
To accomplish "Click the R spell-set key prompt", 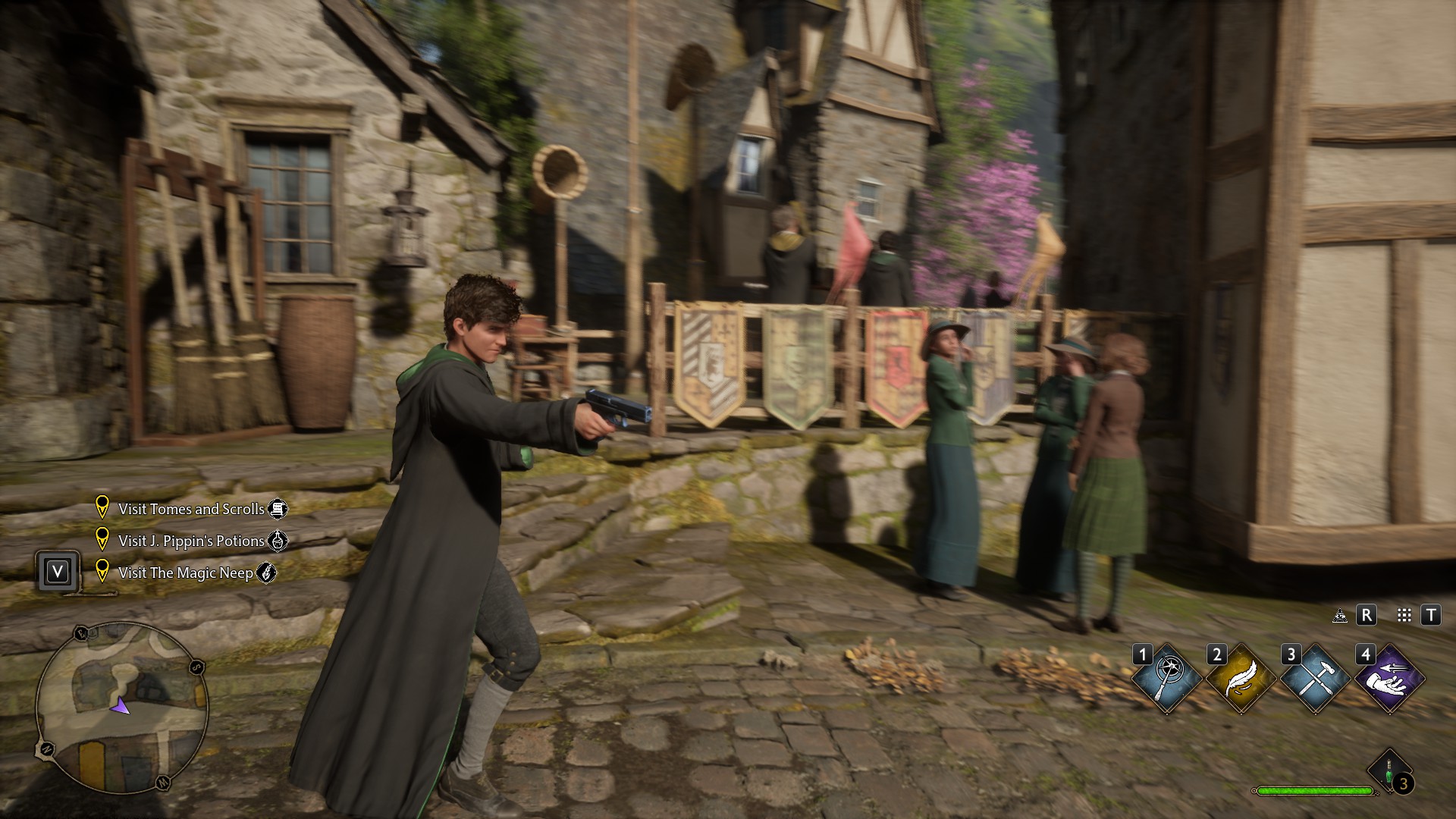I will pyautogui.click(x=1367, y=615).
